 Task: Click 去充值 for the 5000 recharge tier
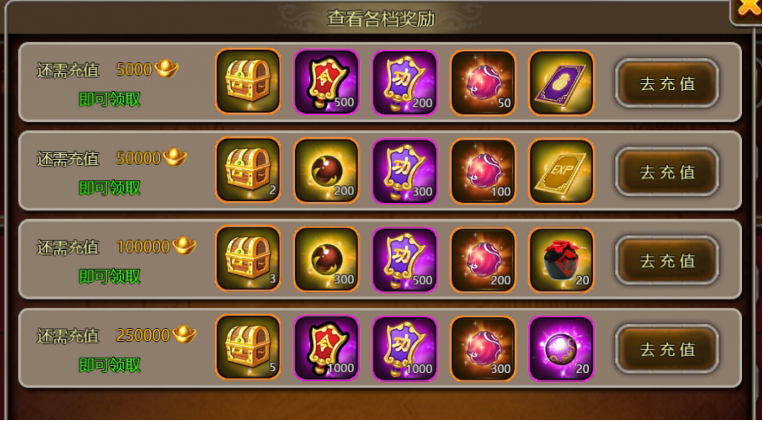(x=667, y=83)
